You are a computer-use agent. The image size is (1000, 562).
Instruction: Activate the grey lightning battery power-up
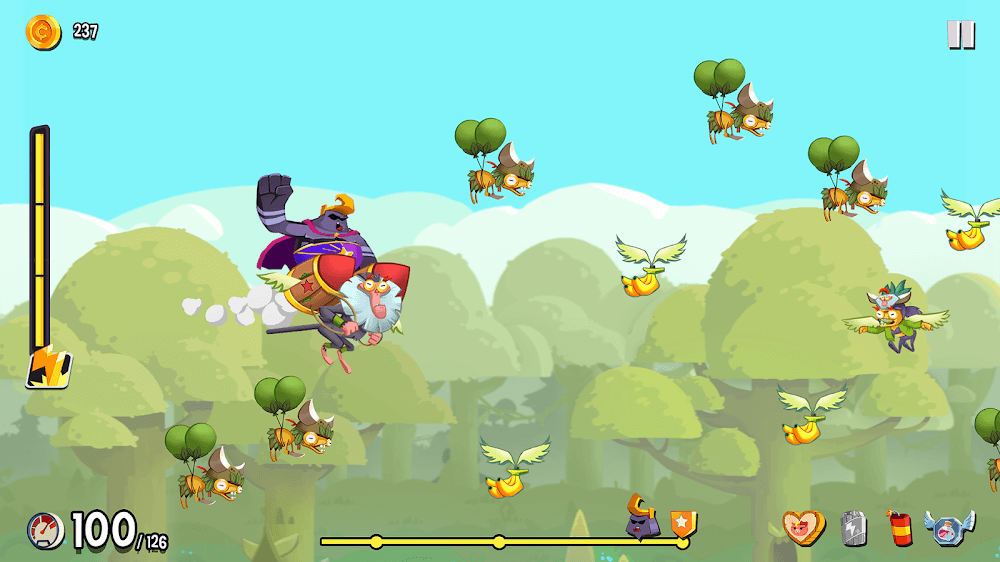coord(853,527)
